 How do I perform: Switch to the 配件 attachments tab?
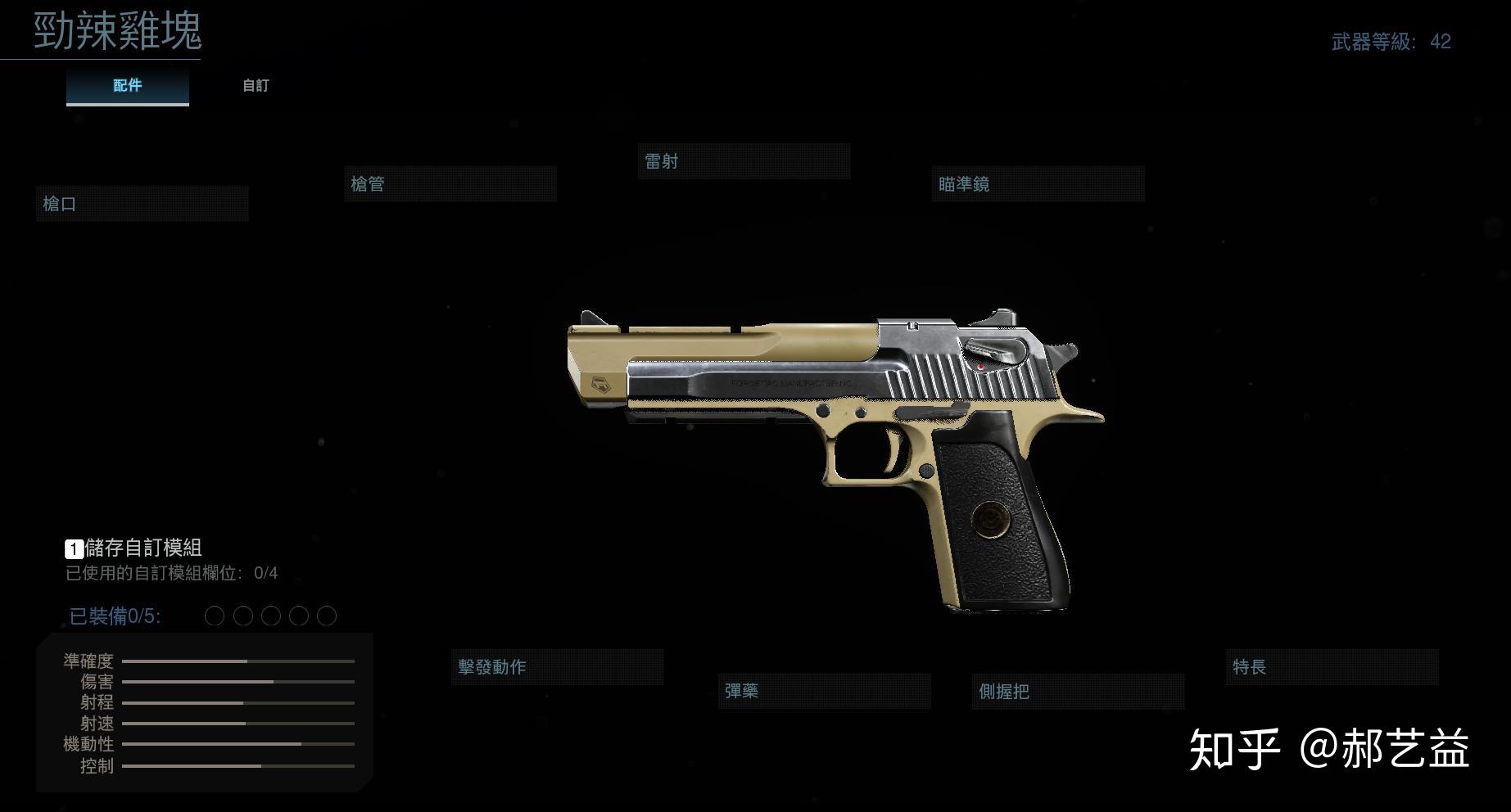[127, 84]
